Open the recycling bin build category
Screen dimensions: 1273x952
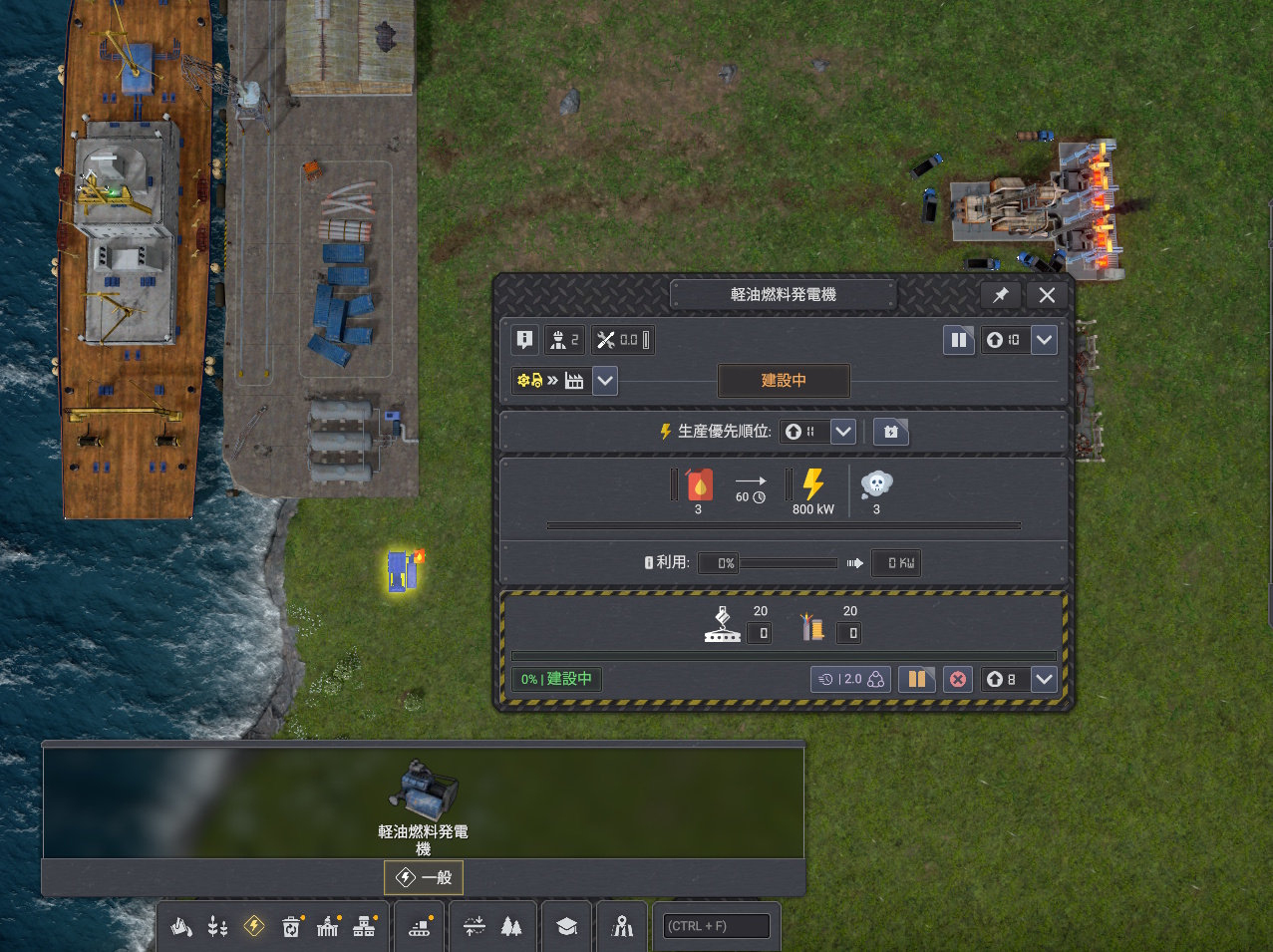[291, 926]
